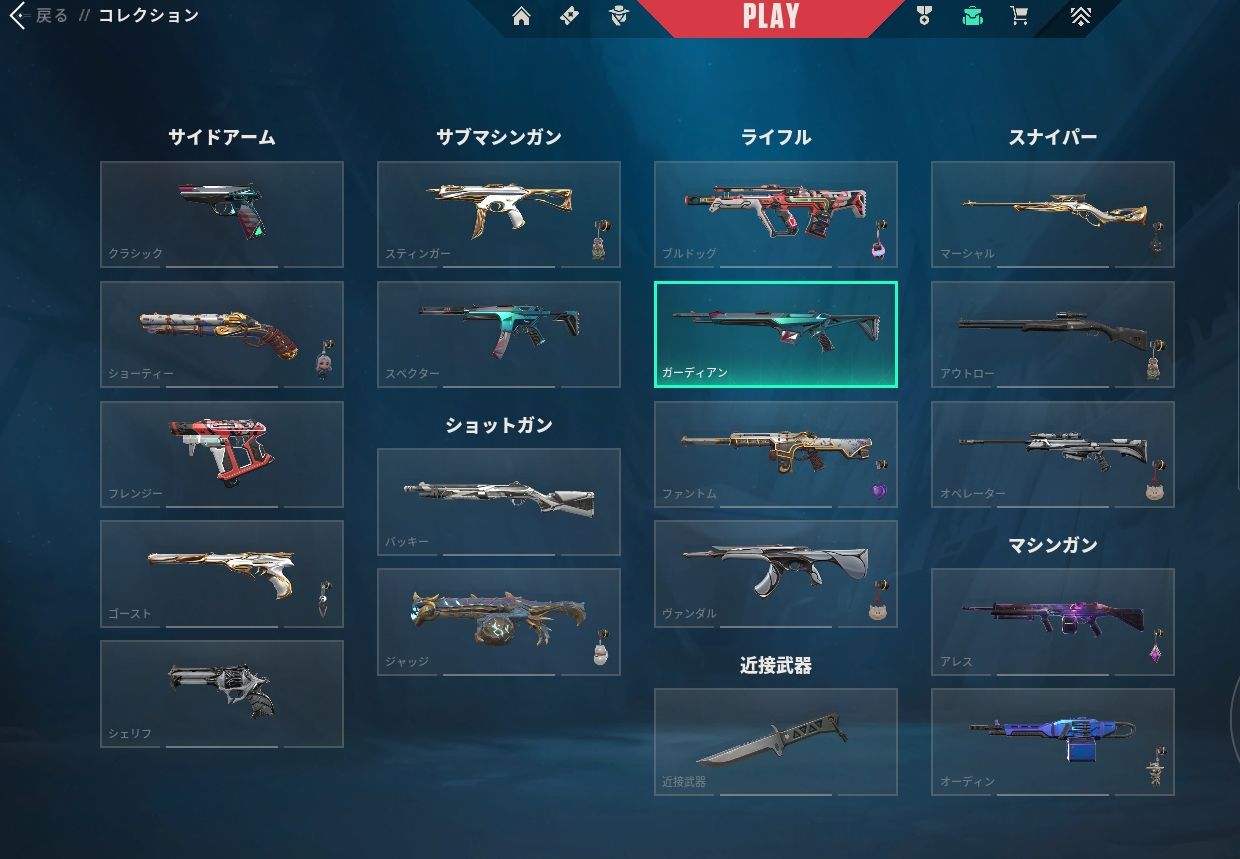This screenshot has height=859, width=1240.
Task: Open the ファントム rifle tile
Action: [775, 454]
